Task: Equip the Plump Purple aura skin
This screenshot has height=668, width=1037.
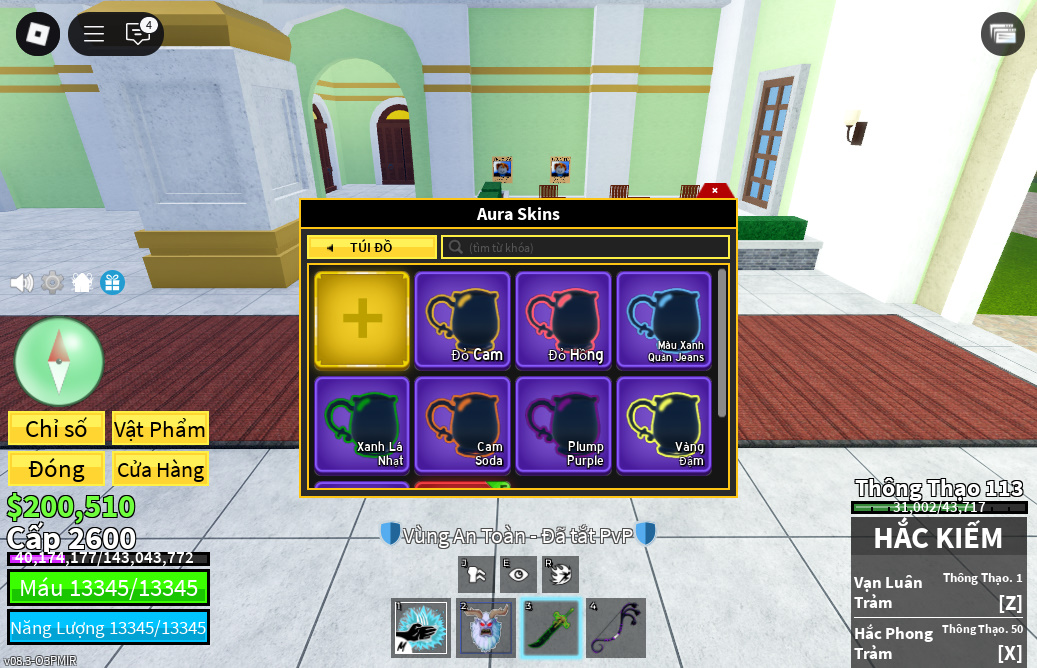Action: coord(564,424)
